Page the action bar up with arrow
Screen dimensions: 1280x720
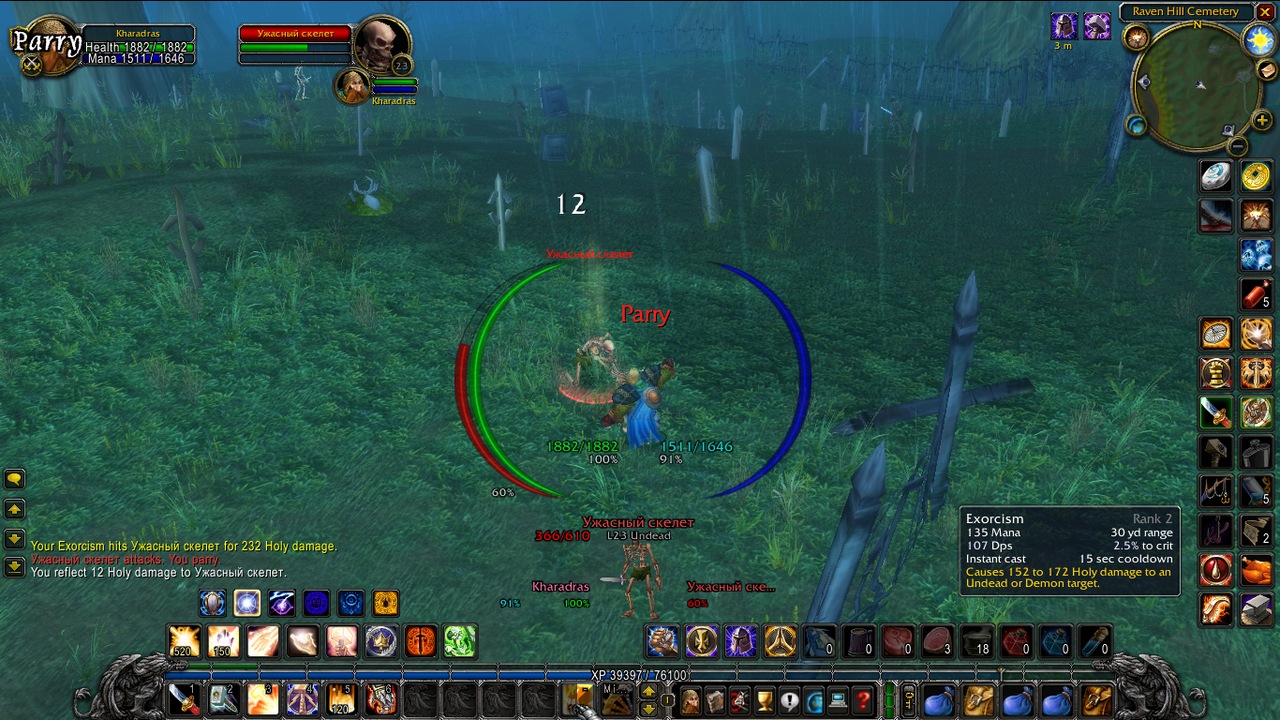coord(648,691)
